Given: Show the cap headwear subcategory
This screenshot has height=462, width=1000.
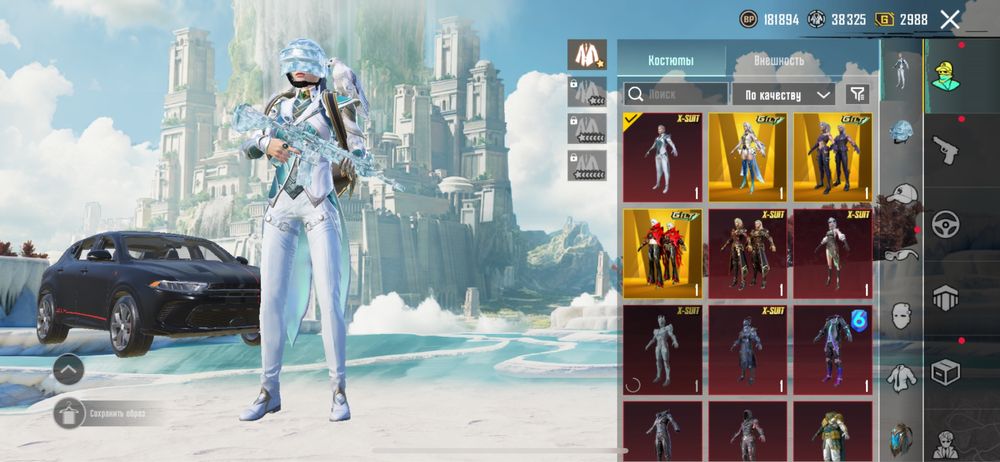Looking at the screenshot, I should (902, 193).
